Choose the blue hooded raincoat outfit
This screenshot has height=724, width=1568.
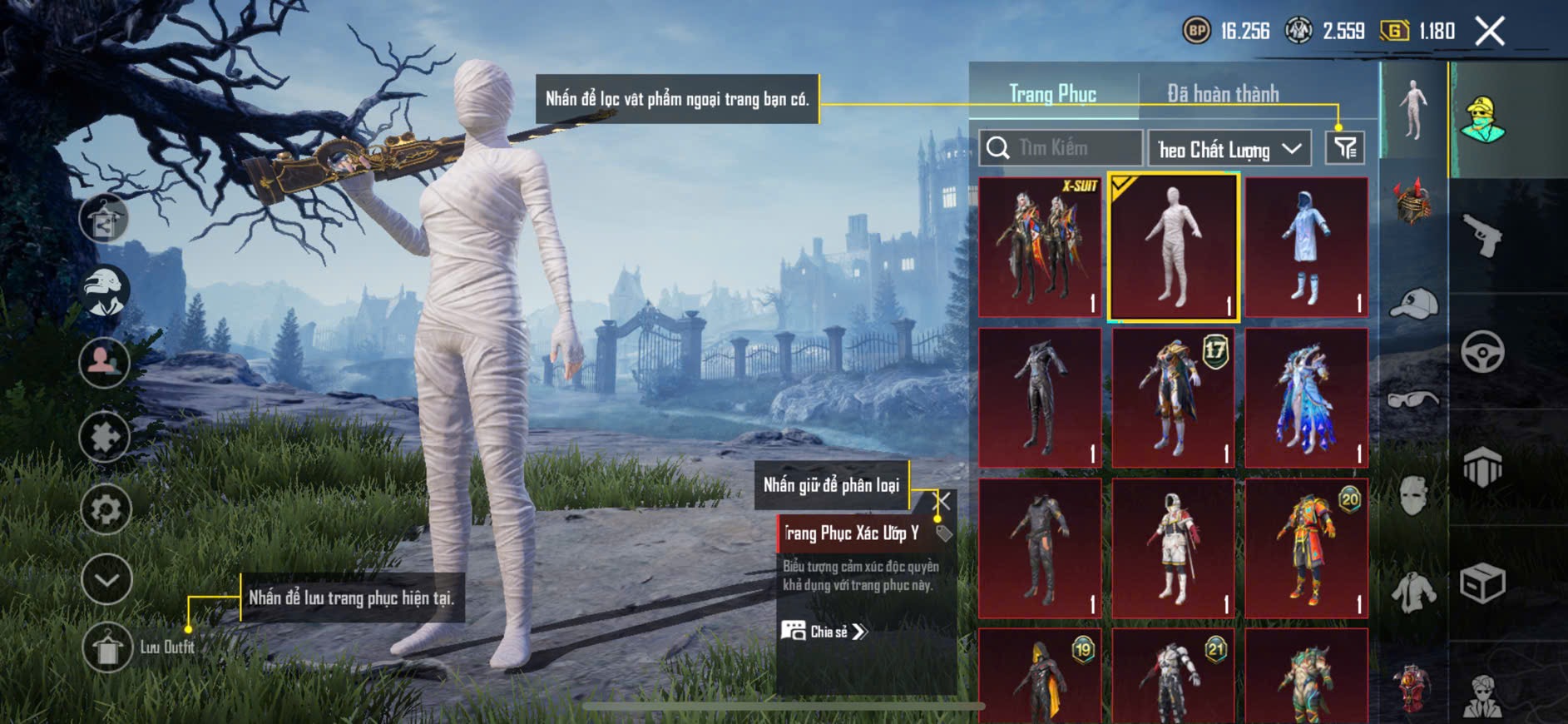[x=1306, y=246]
